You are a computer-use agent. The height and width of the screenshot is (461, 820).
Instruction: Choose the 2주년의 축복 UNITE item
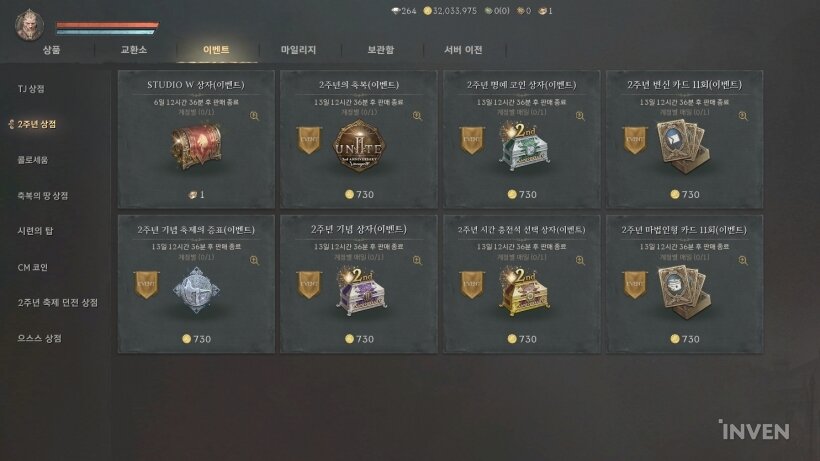point(359,139)
